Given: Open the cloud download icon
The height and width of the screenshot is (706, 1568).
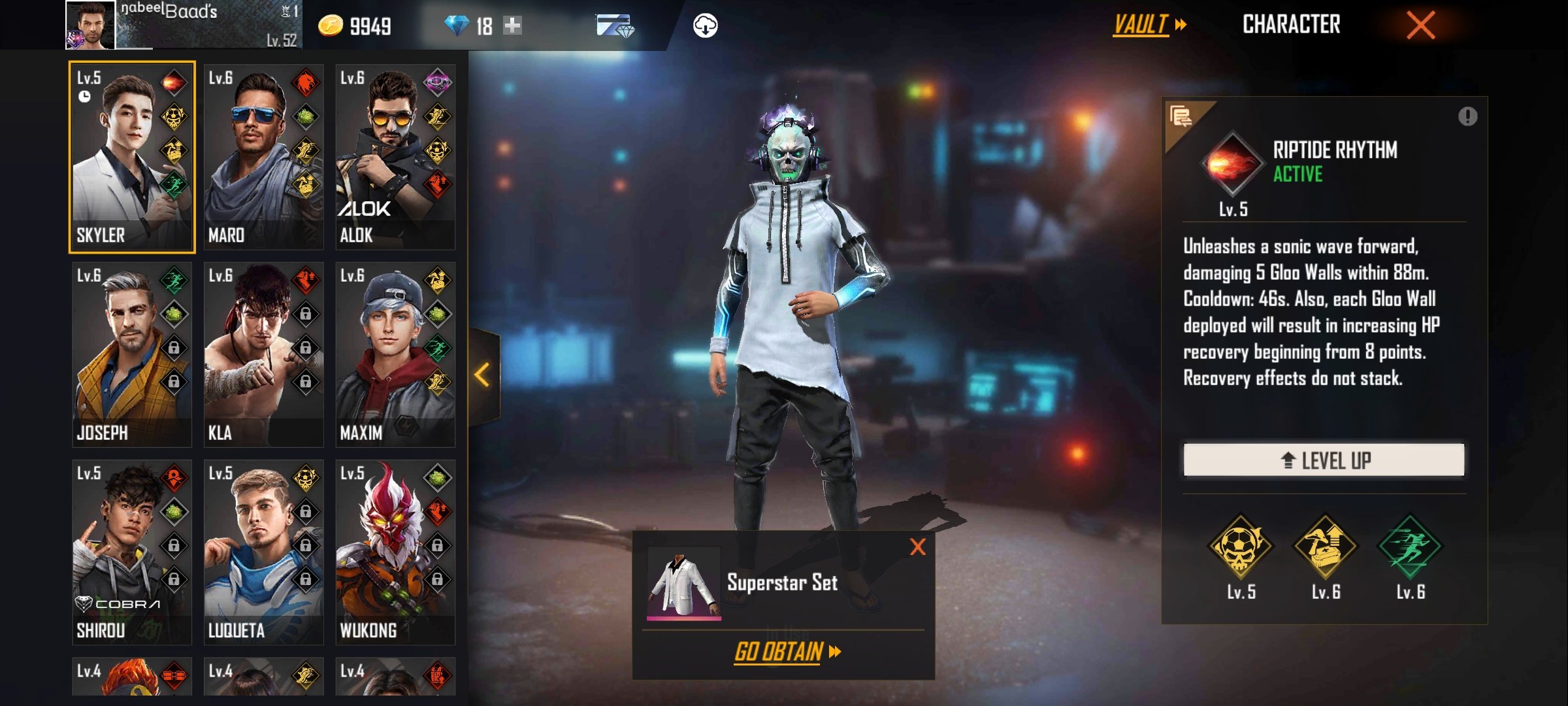Looking at the screenshot, I should [x=705, y=25].
